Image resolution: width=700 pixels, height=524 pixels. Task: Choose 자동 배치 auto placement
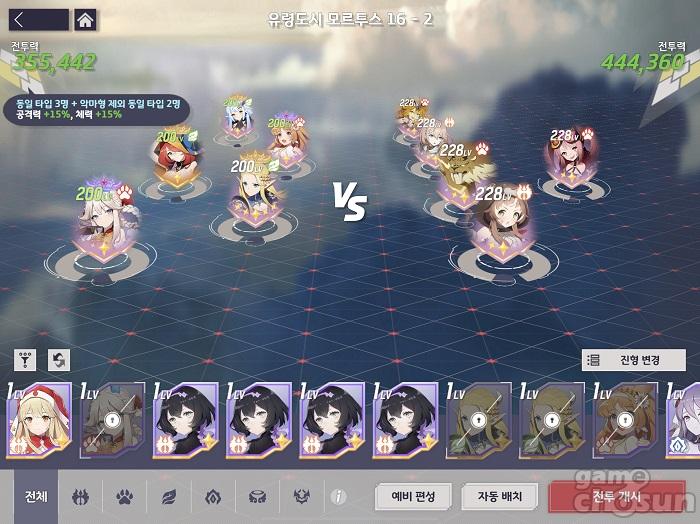click(x=499, y=495)
